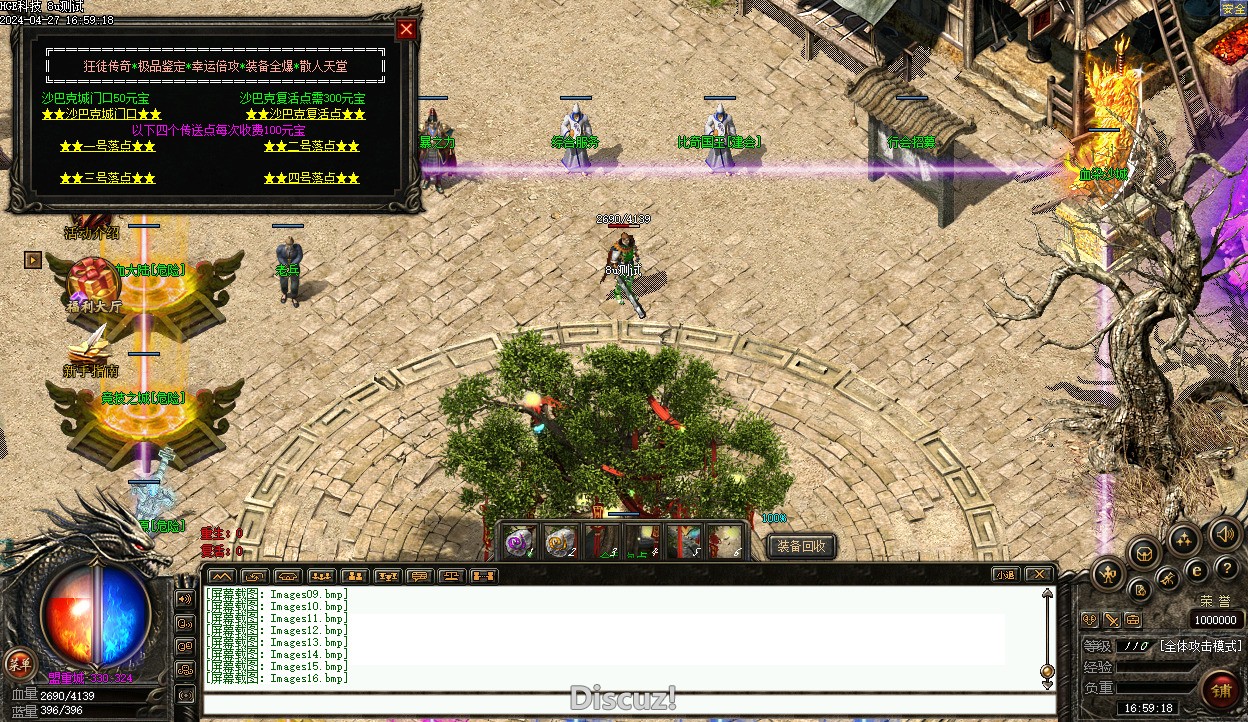Click the chat text input field
The height and width of the screenshot is (722, 1248).
(x=620, y=702)
